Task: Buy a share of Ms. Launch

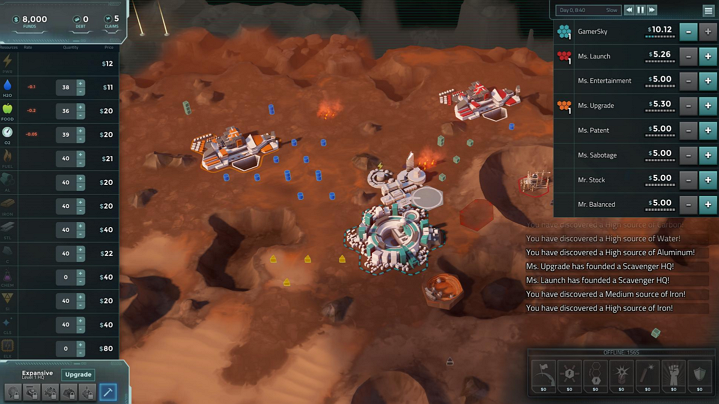Action: [x=708, y=56]
